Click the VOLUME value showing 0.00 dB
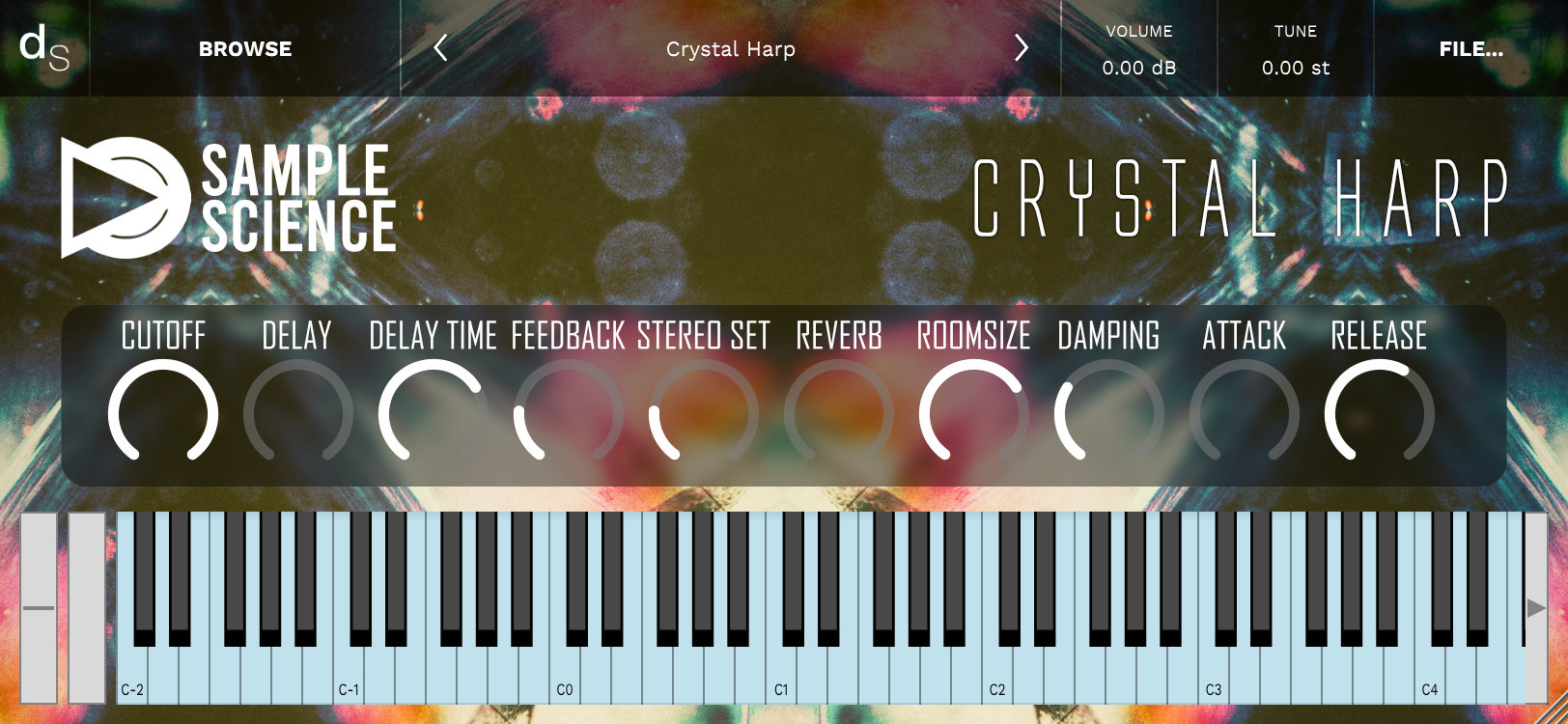Image resolution: width=1568 pixels, height=724 pixels. 1141,68
